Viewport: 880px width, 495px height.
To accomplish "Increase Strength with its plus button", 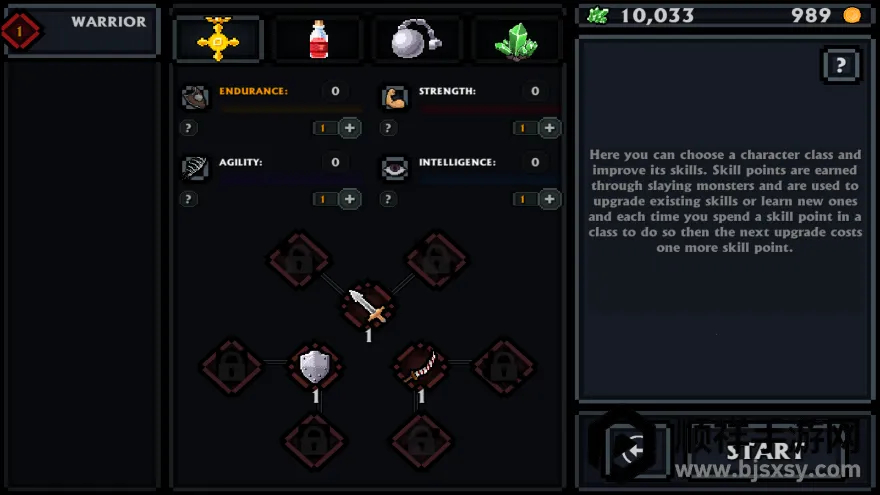I will click(549, 128).
